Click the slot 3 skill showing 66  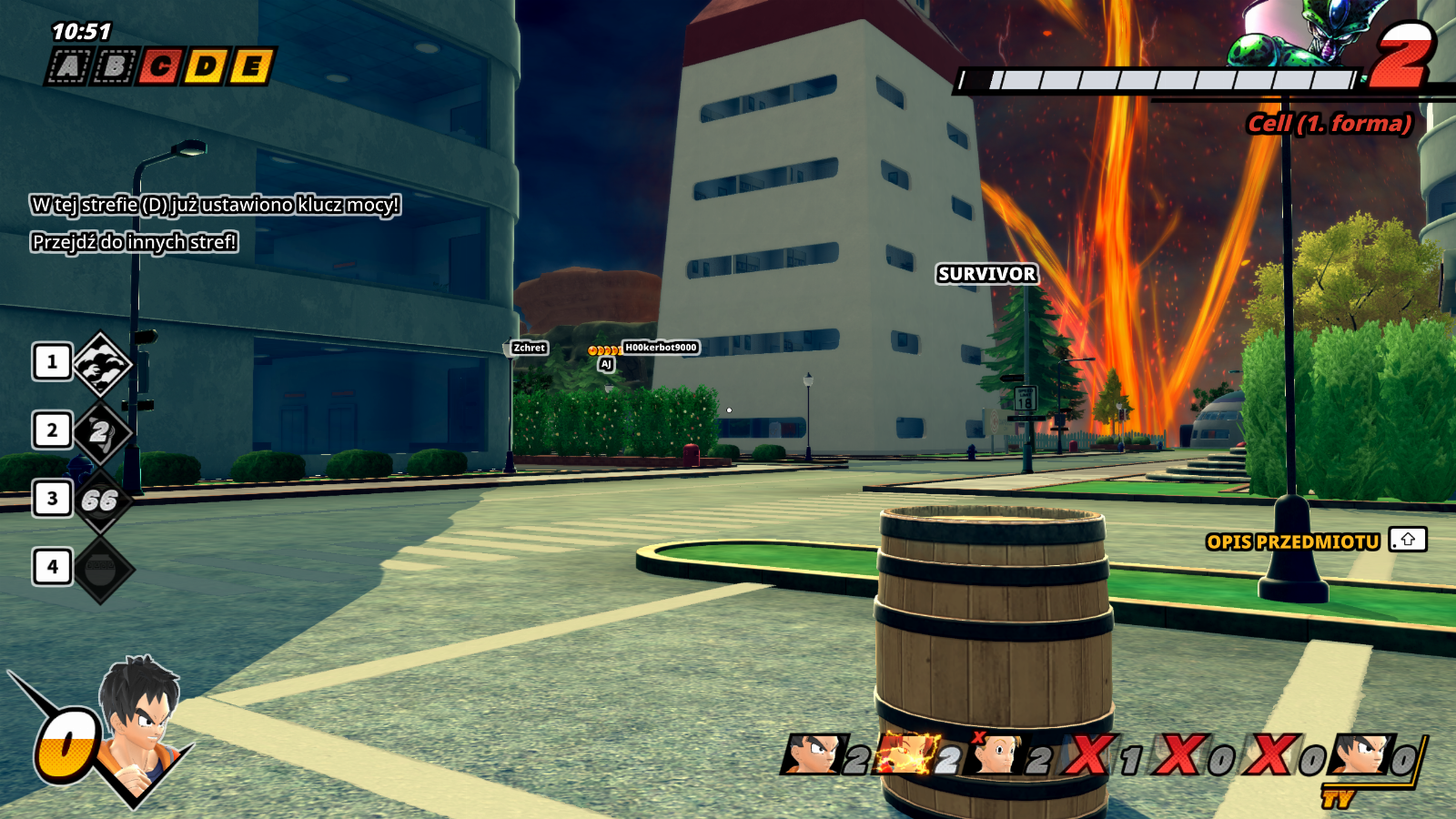101,500
